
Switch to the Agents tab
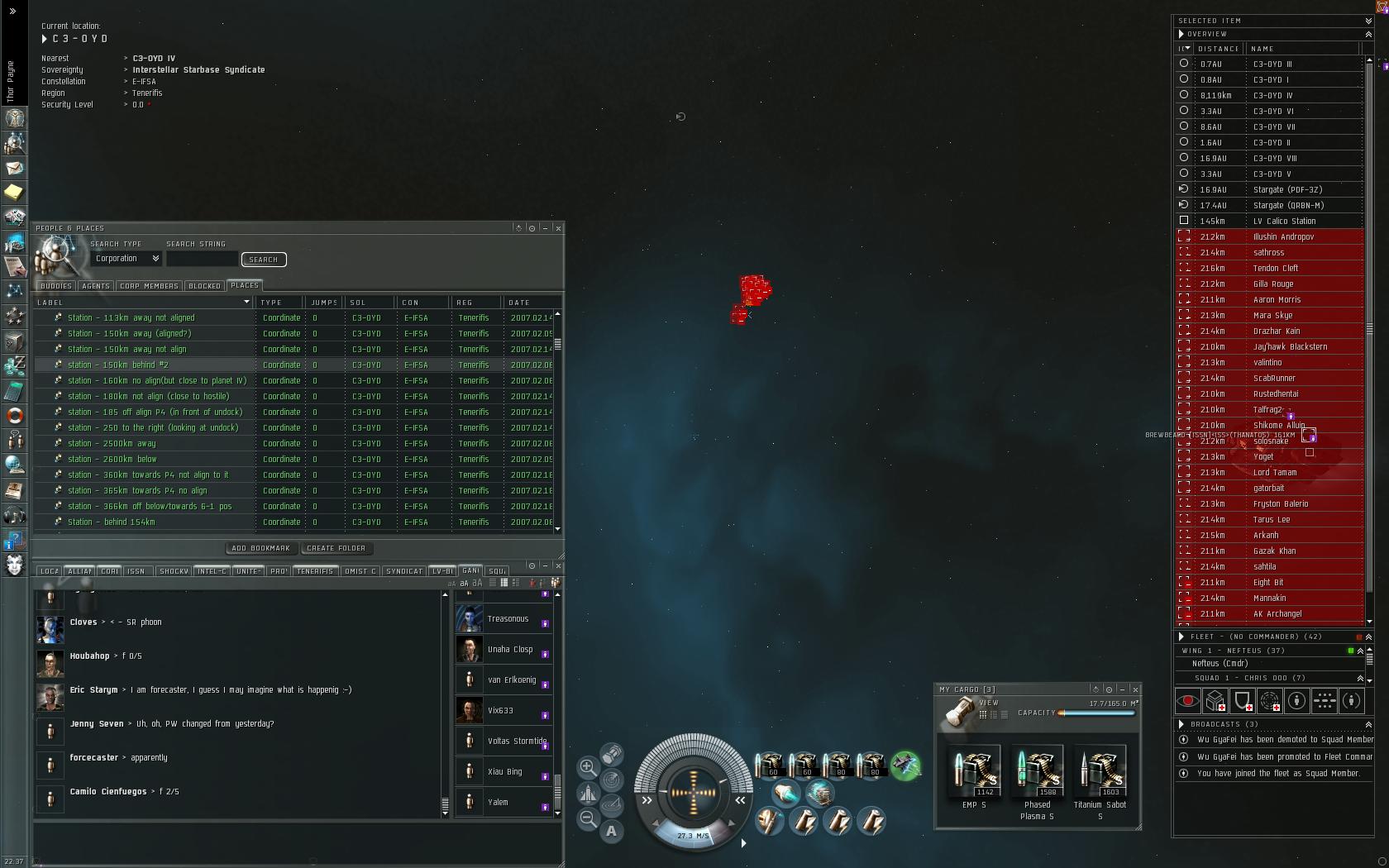pos(96,286)
